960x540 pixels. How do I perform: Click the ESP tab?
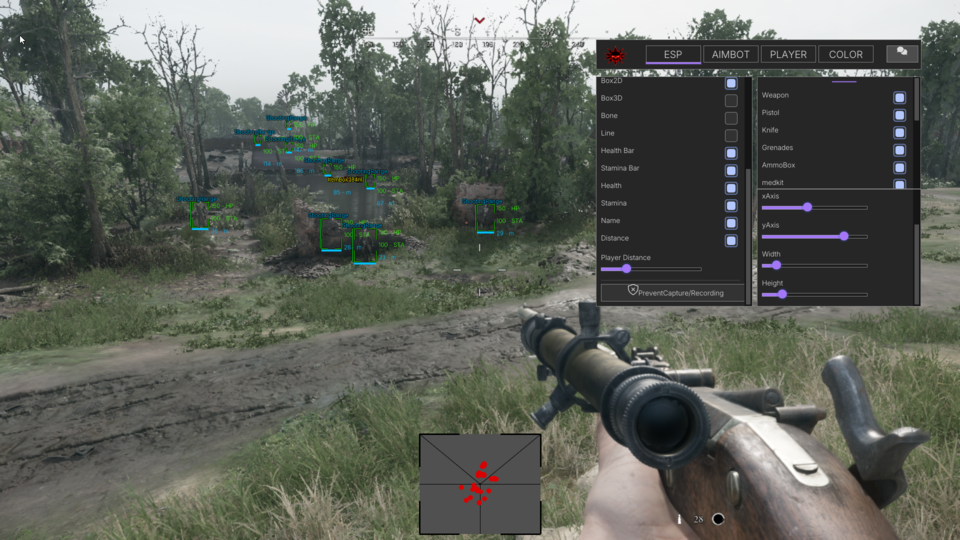pos(673,54)
